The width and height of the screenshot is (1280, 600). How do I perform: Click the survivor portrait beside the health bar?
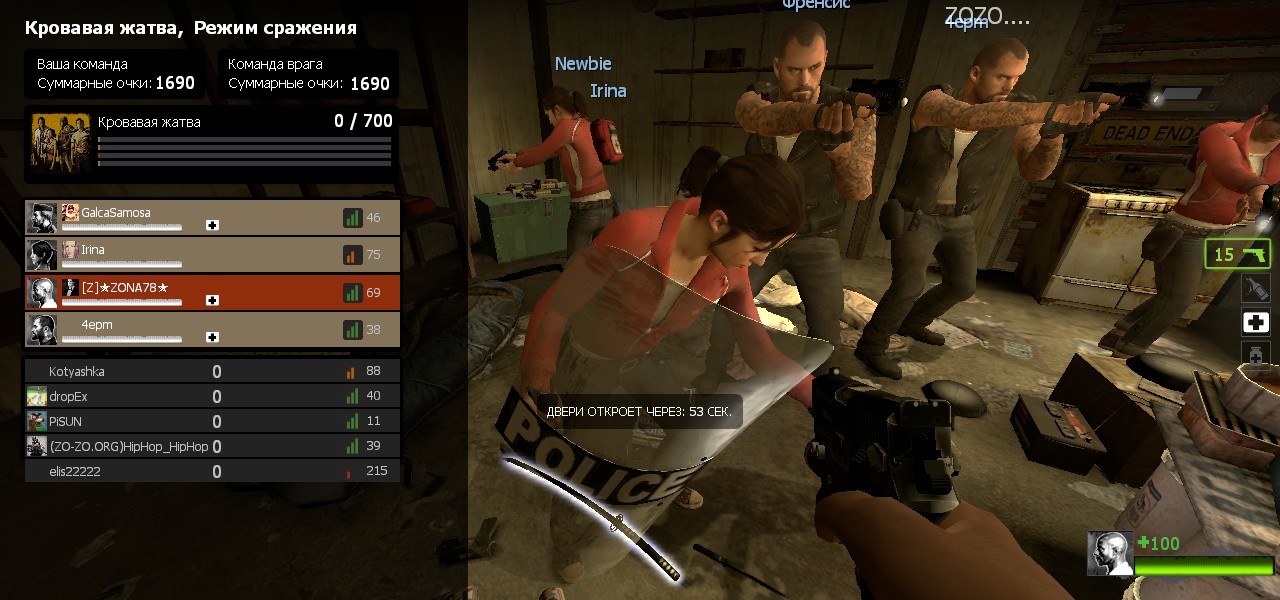coord(1110,553)
